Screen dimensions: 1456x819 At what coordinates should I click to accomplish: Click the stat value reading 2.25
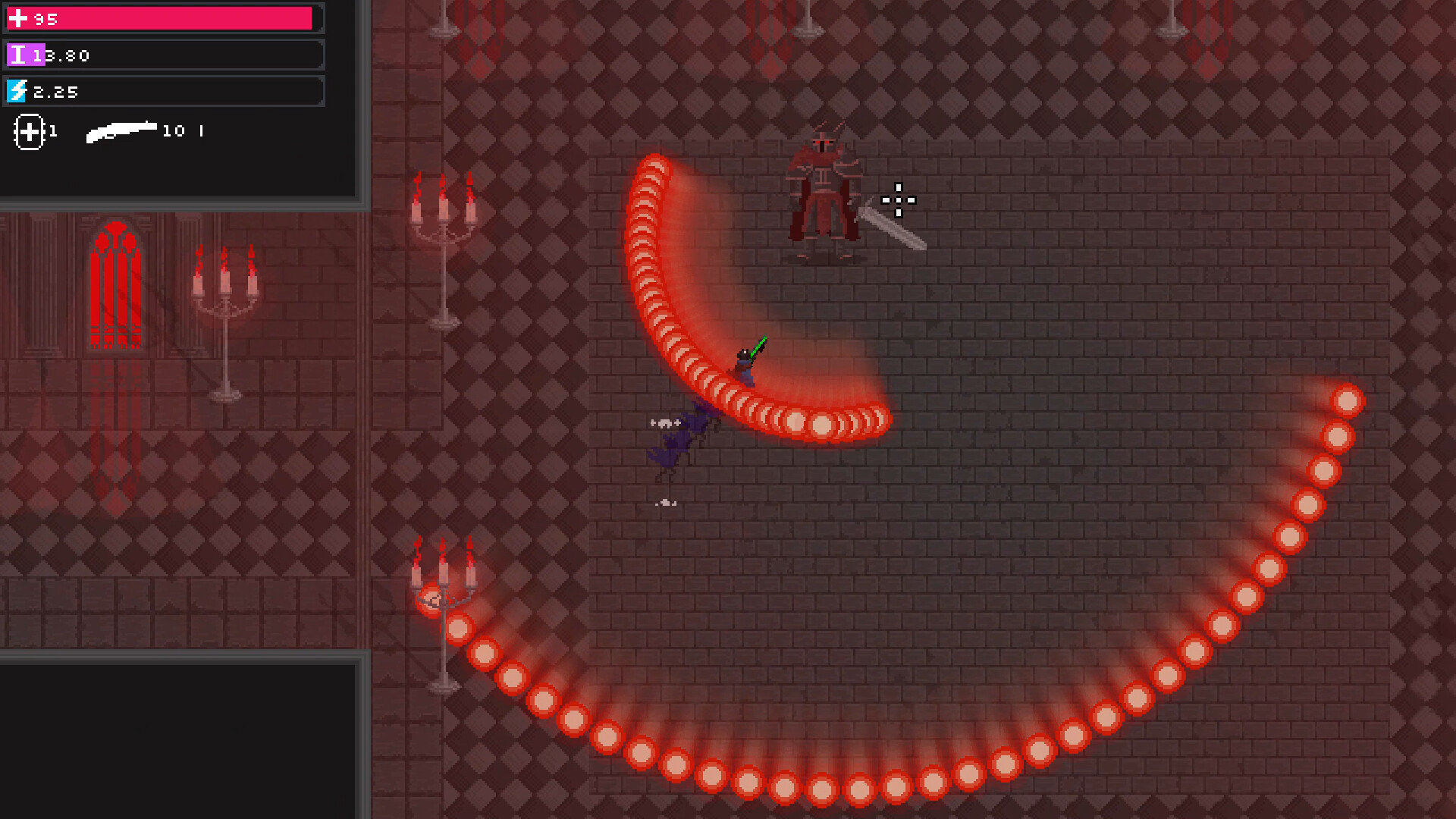tap(54, 92)
